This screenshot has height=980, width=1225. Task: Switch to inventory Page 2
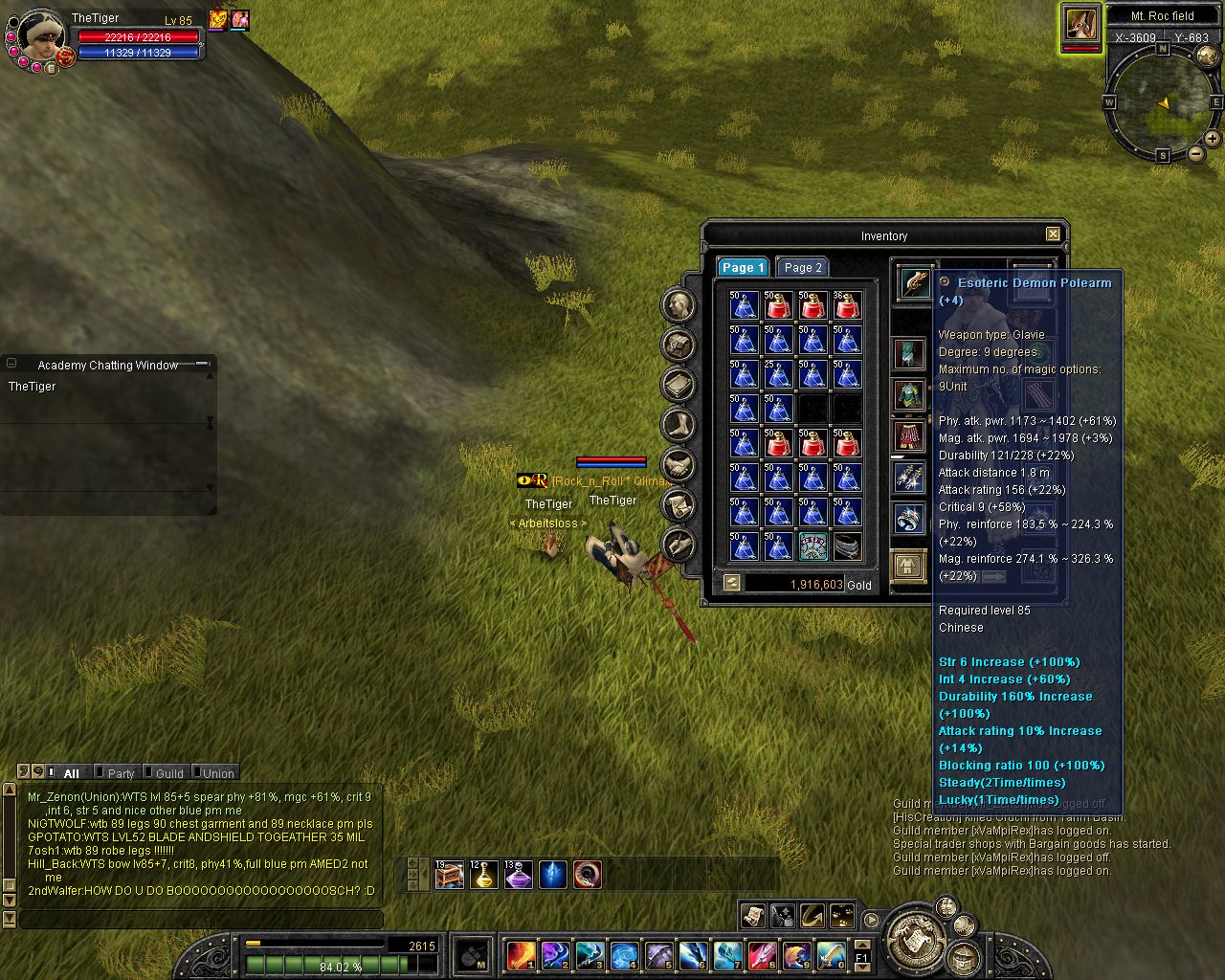(802, 268)
